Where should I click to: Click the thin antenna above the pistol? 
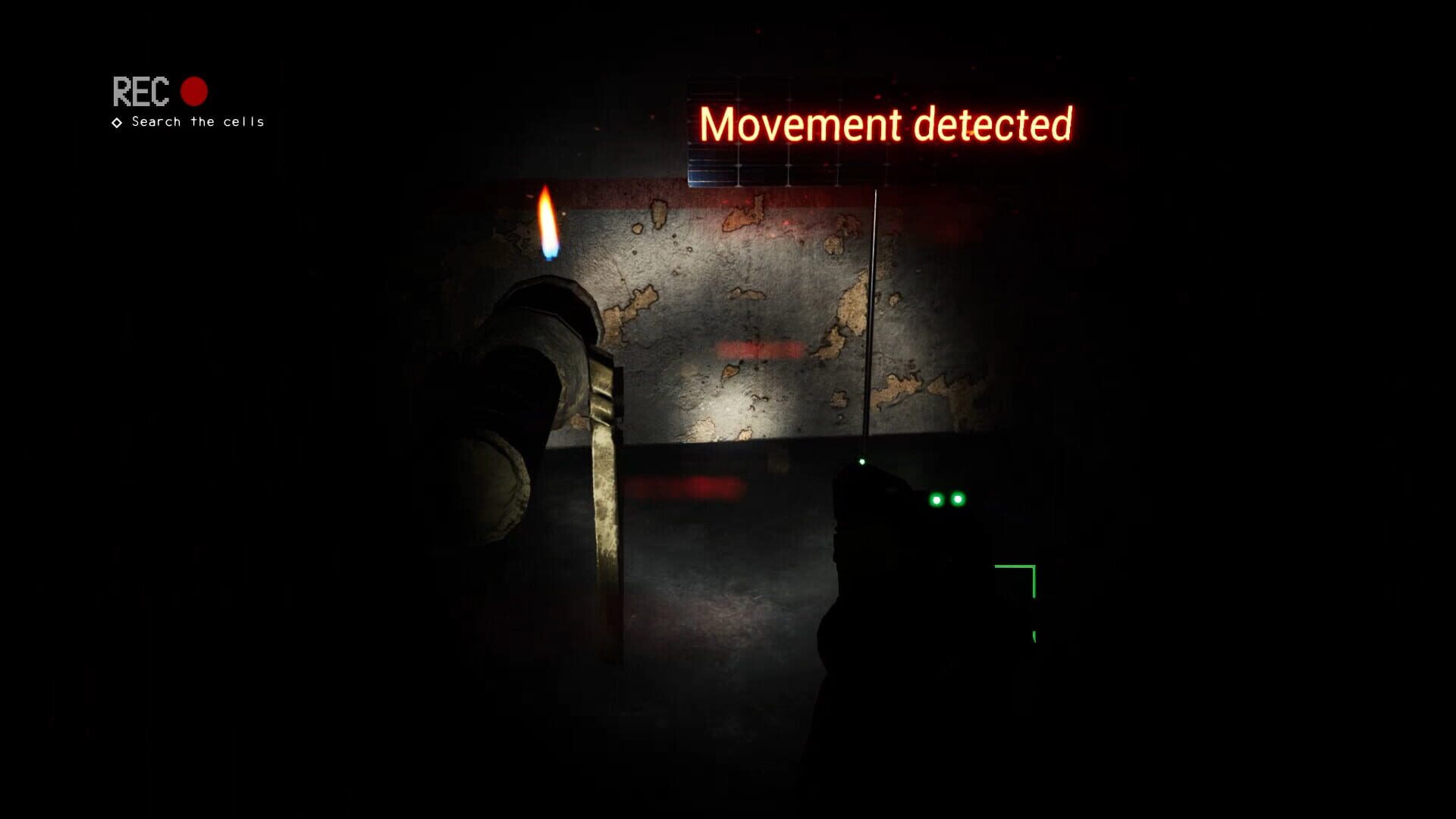click(x=874, y=318)
